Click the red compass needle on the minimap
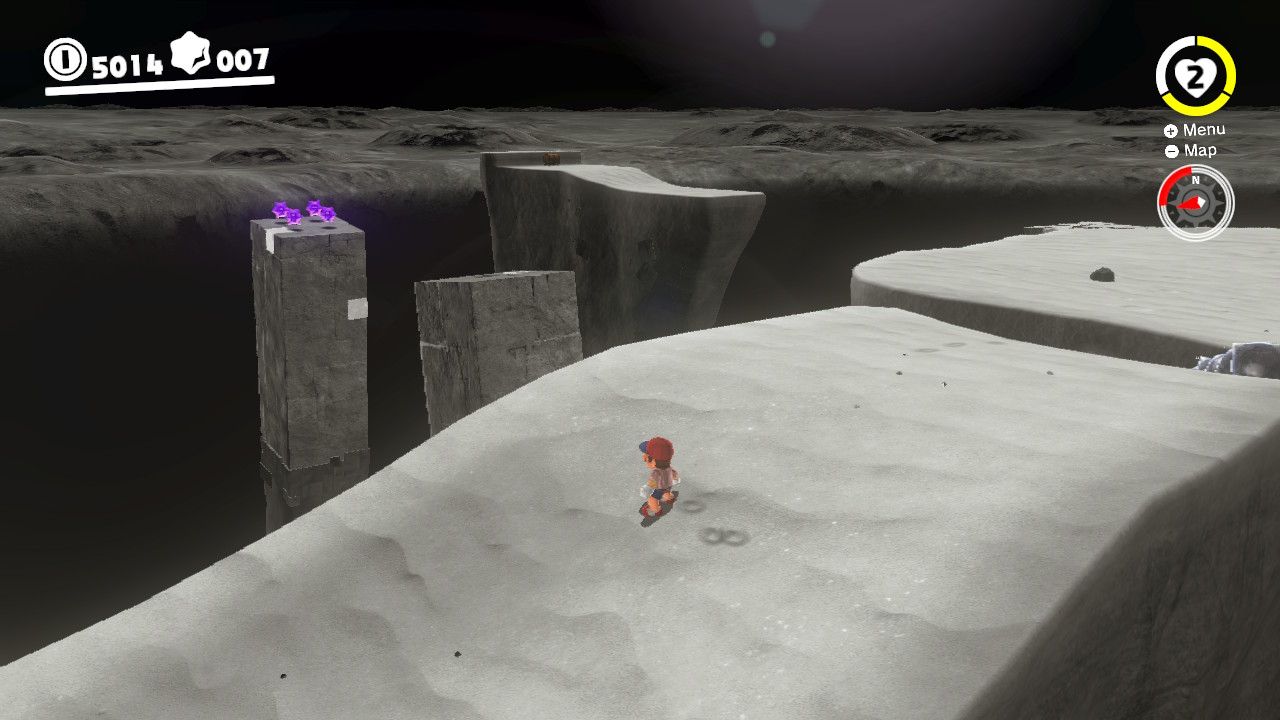Image resolution: width=1280 pixels, height=720 pixels. pyautogui.click(x=1189, y=204)
